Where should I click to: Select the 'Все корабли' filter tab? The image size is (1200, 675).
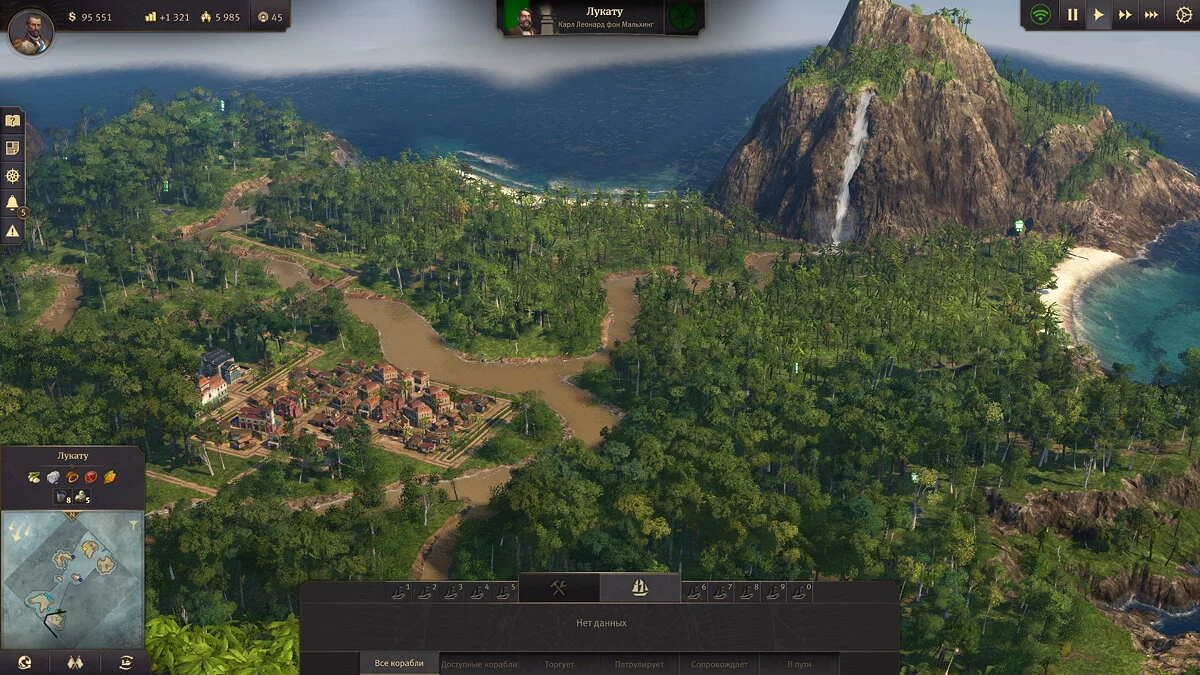[x=399, y=663]
